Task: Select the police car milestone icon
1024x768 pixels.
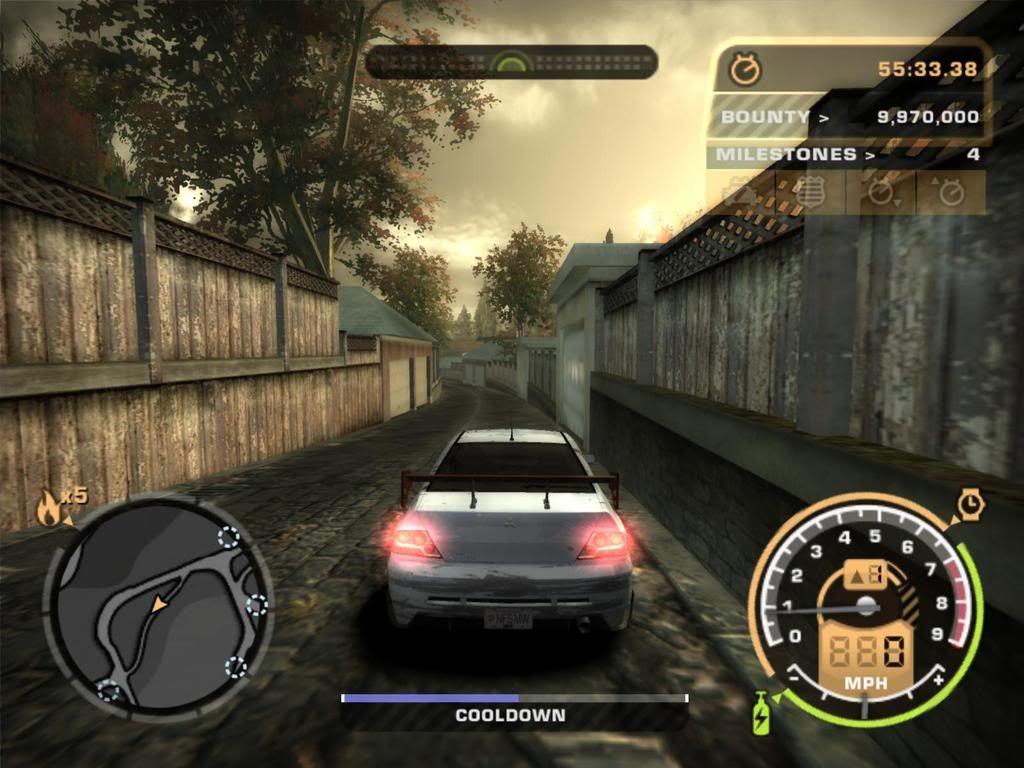Action: pyautogui.click(x=741, y=192)
